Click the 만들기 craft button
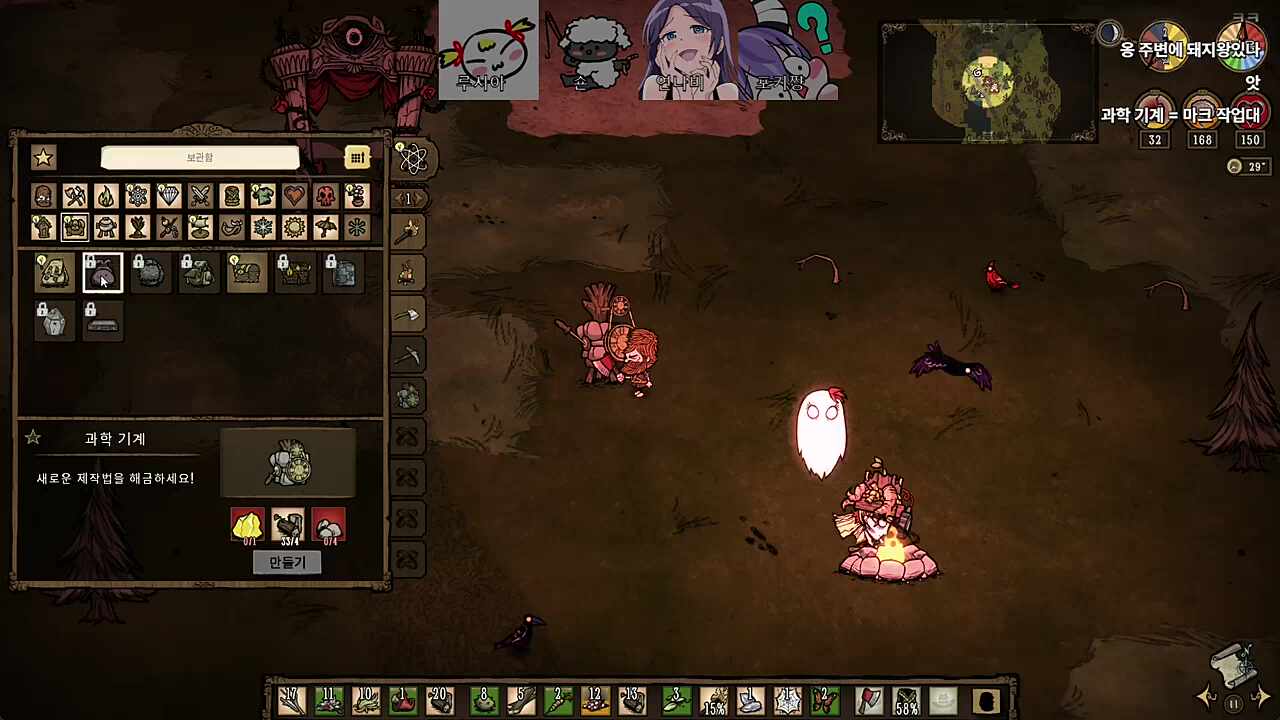This screenshot has width=1280, height=720. pyautogui.click(x=287, y=562)
